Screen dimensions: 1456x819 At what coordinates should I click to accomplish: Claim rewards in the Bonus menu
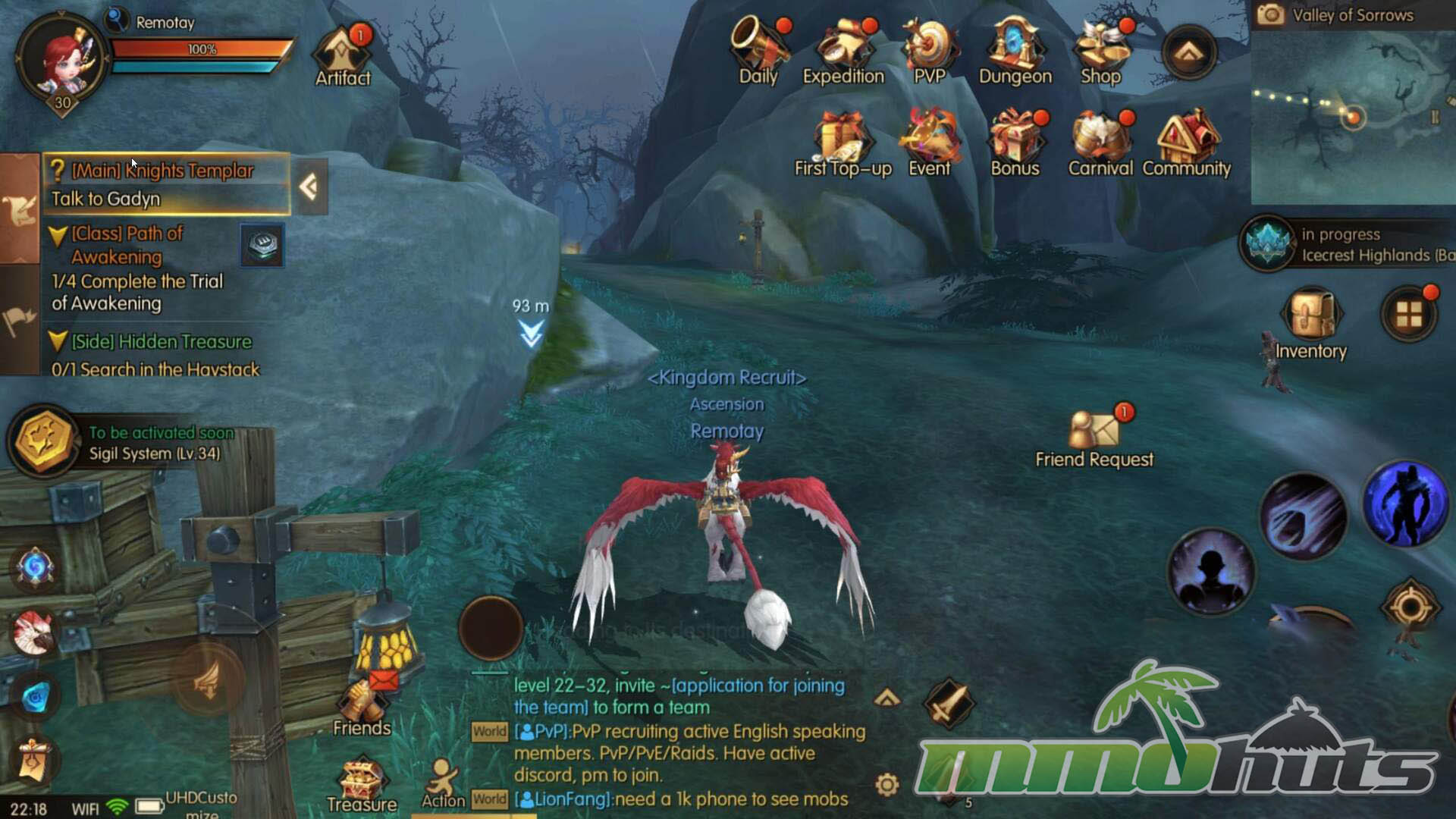(1015, 143)
